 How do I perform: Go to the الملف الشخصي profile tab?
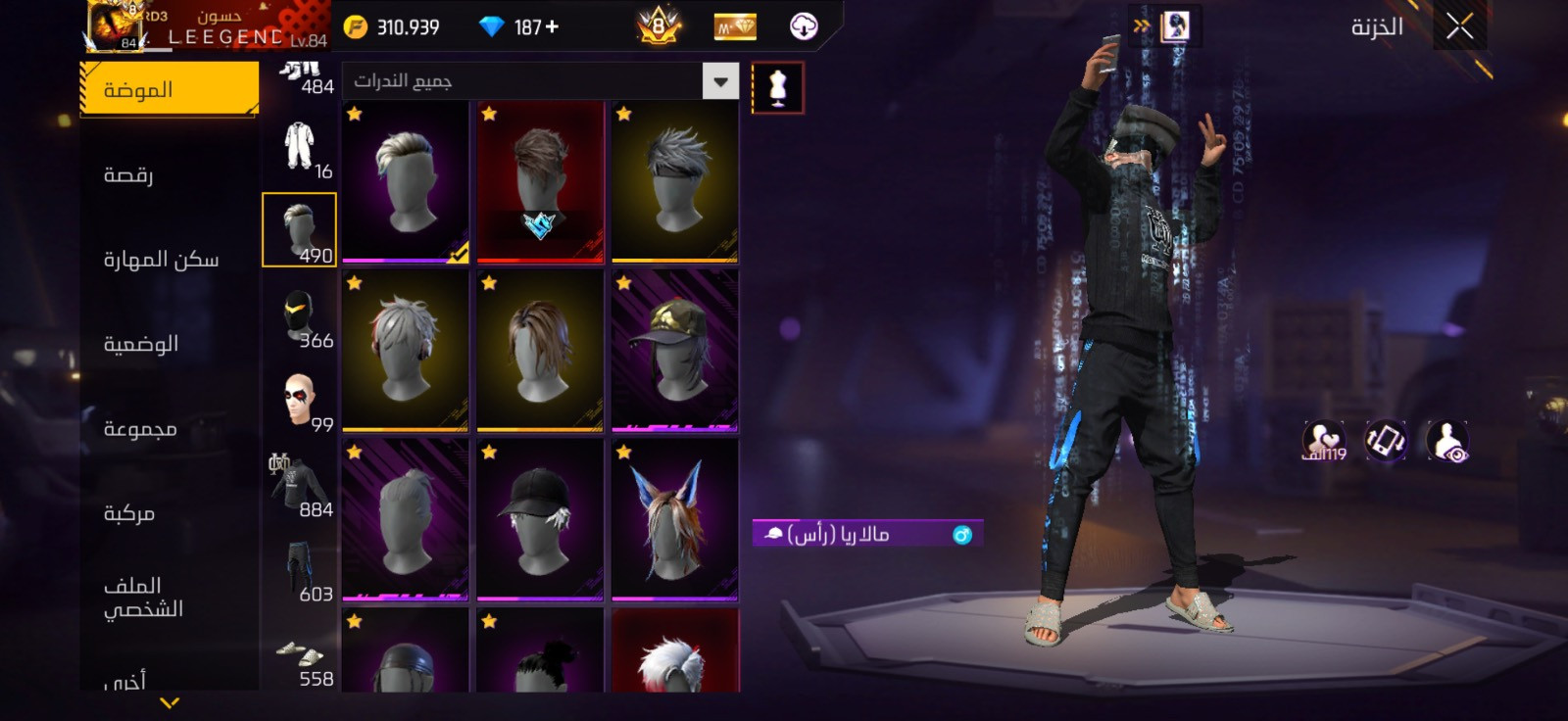pyautogui.click(x=143, y=598)
